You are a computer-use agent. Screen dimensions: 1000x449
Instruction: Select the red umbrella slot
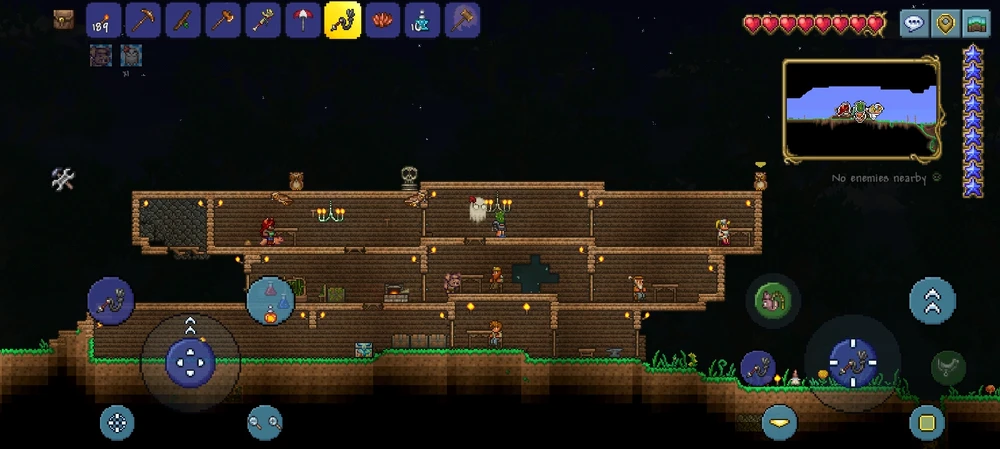pyautogui.click(x=303, y=19)
